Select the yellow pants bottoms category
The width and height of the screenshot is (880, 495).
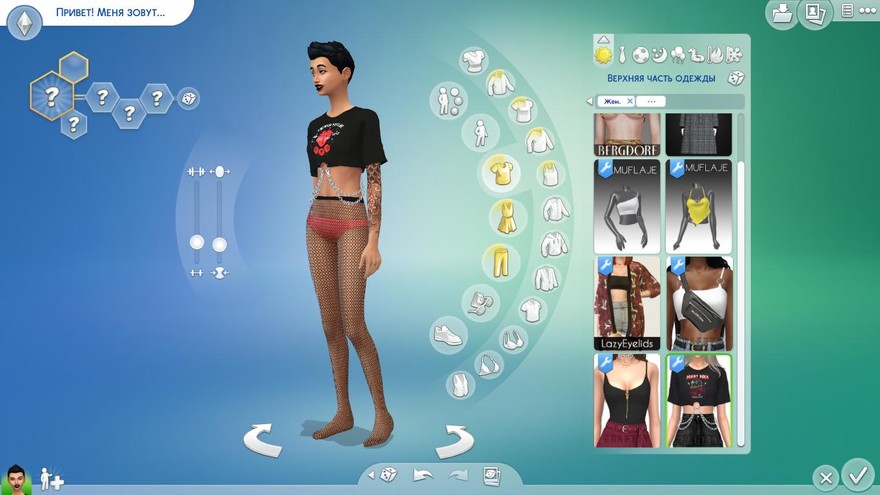(x=500, y=261)
